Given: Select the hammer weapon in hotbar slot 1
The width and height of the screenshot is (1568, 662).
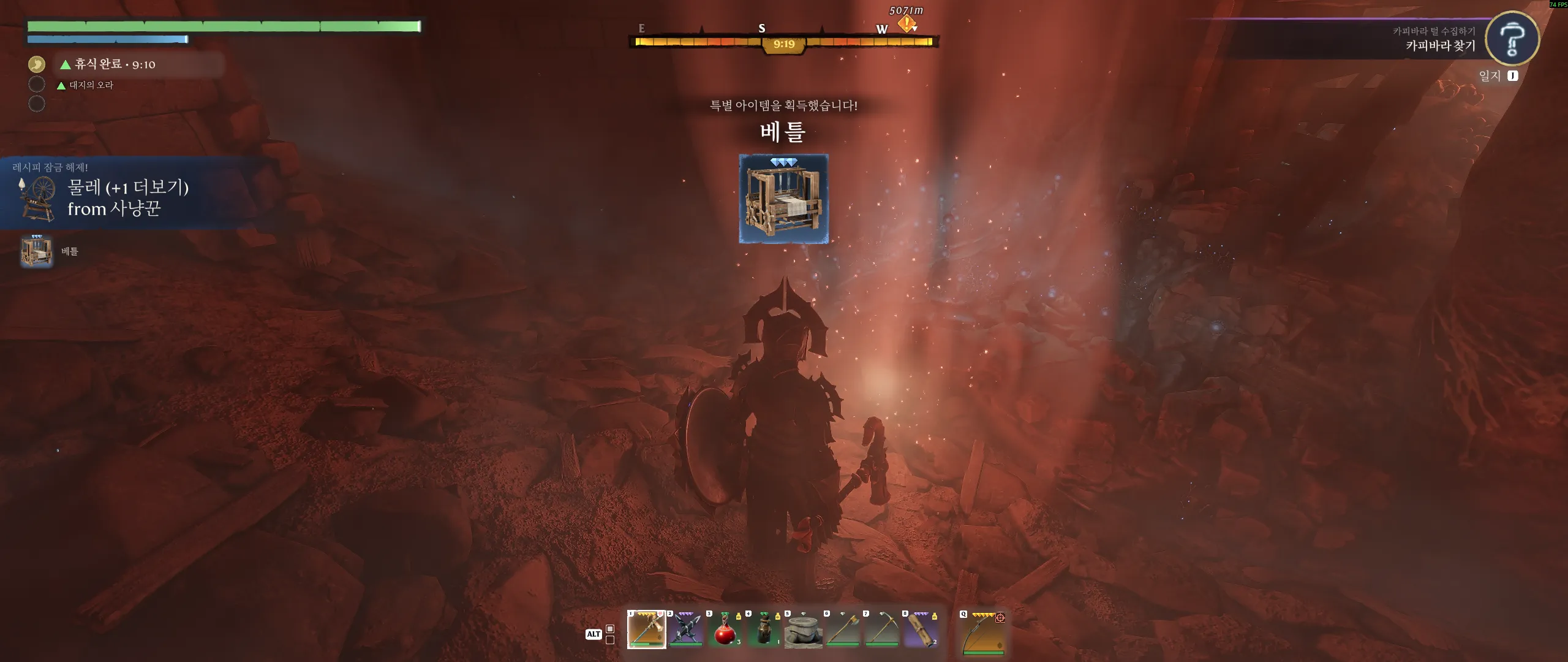Looking at the screenshot, I should (x=646, y=629).
